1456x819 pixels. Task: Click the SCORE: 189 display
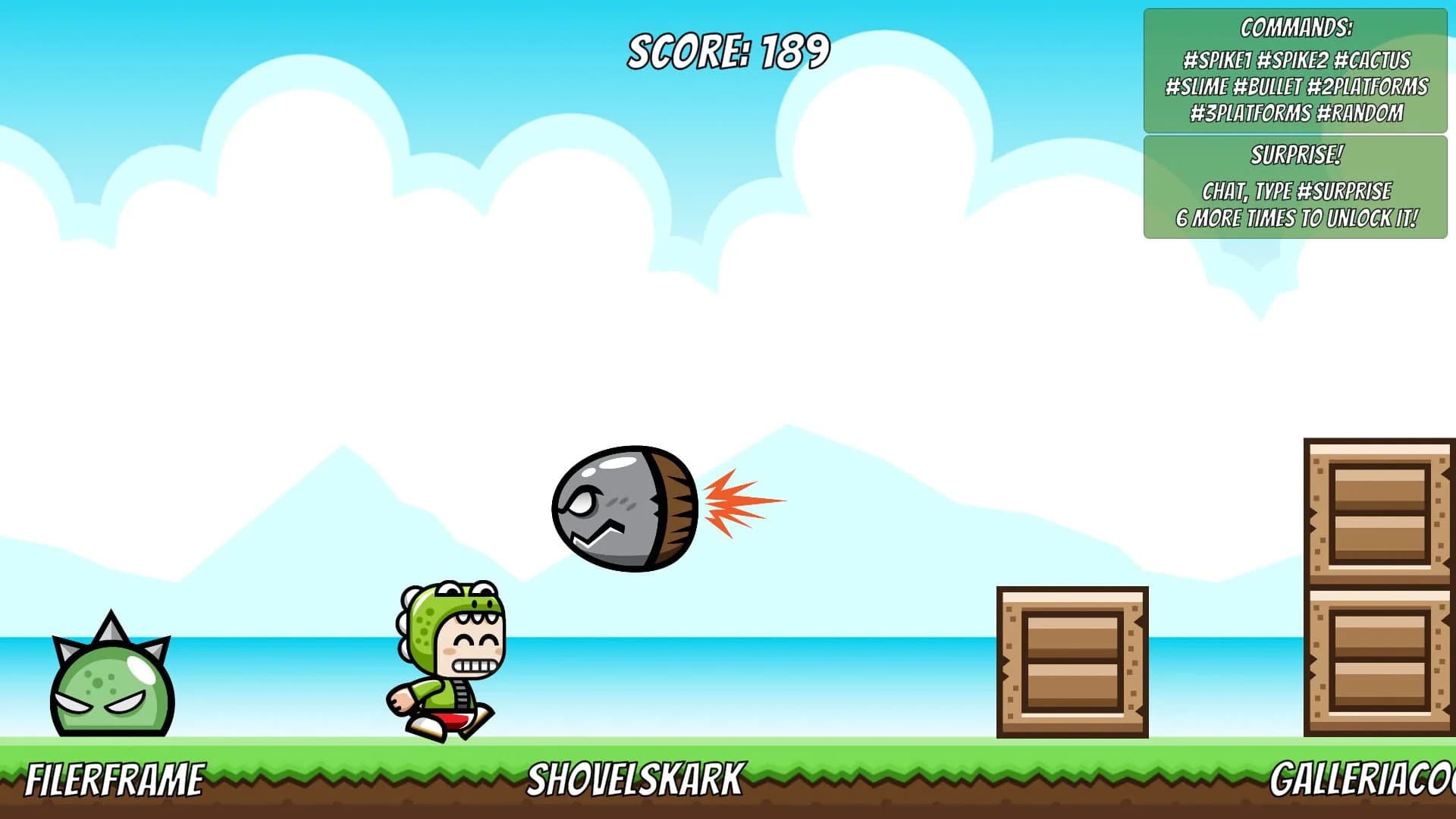pos(726,49)
